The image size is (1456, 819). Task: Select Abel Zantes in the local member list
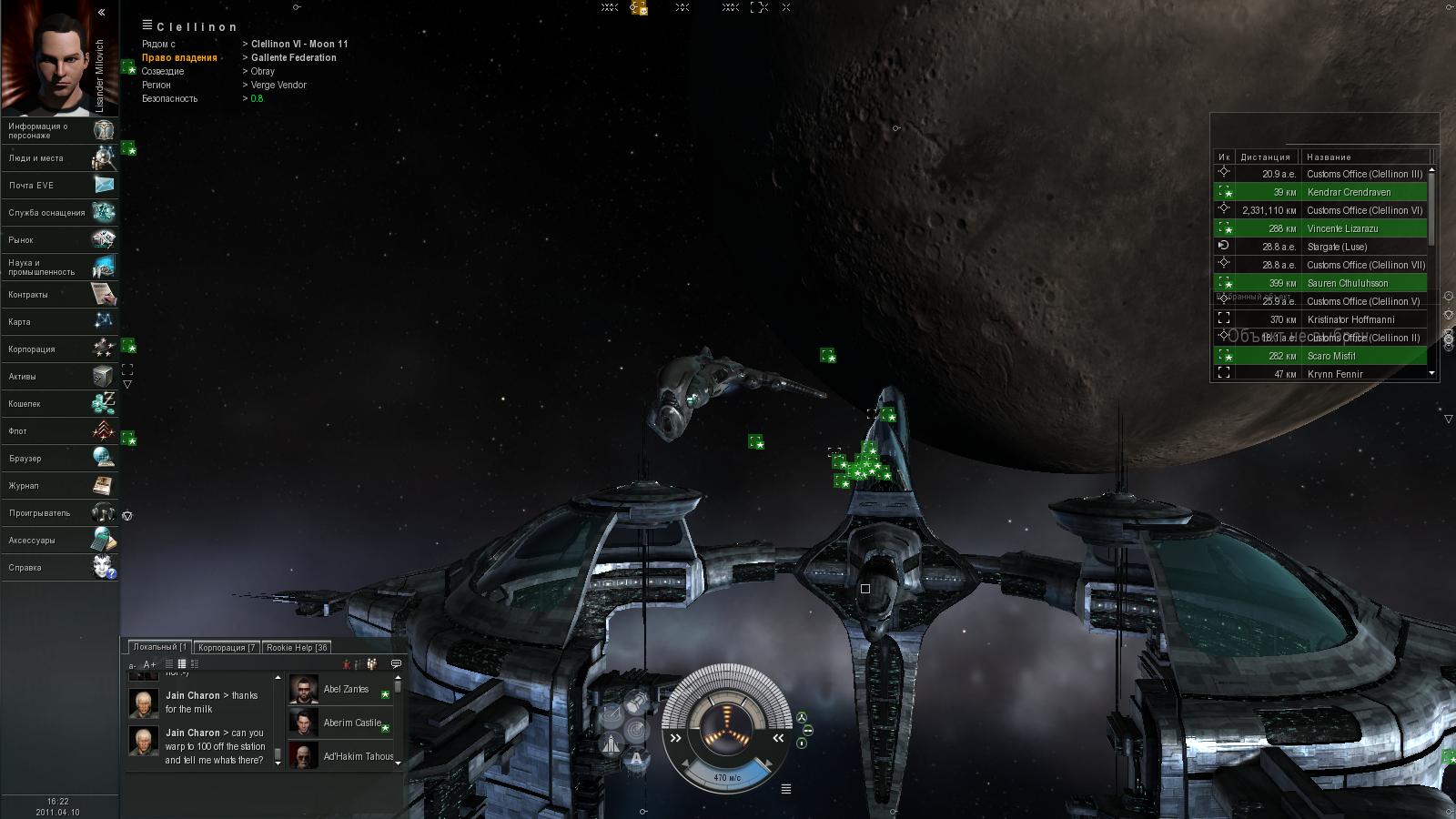click(346, 690)
